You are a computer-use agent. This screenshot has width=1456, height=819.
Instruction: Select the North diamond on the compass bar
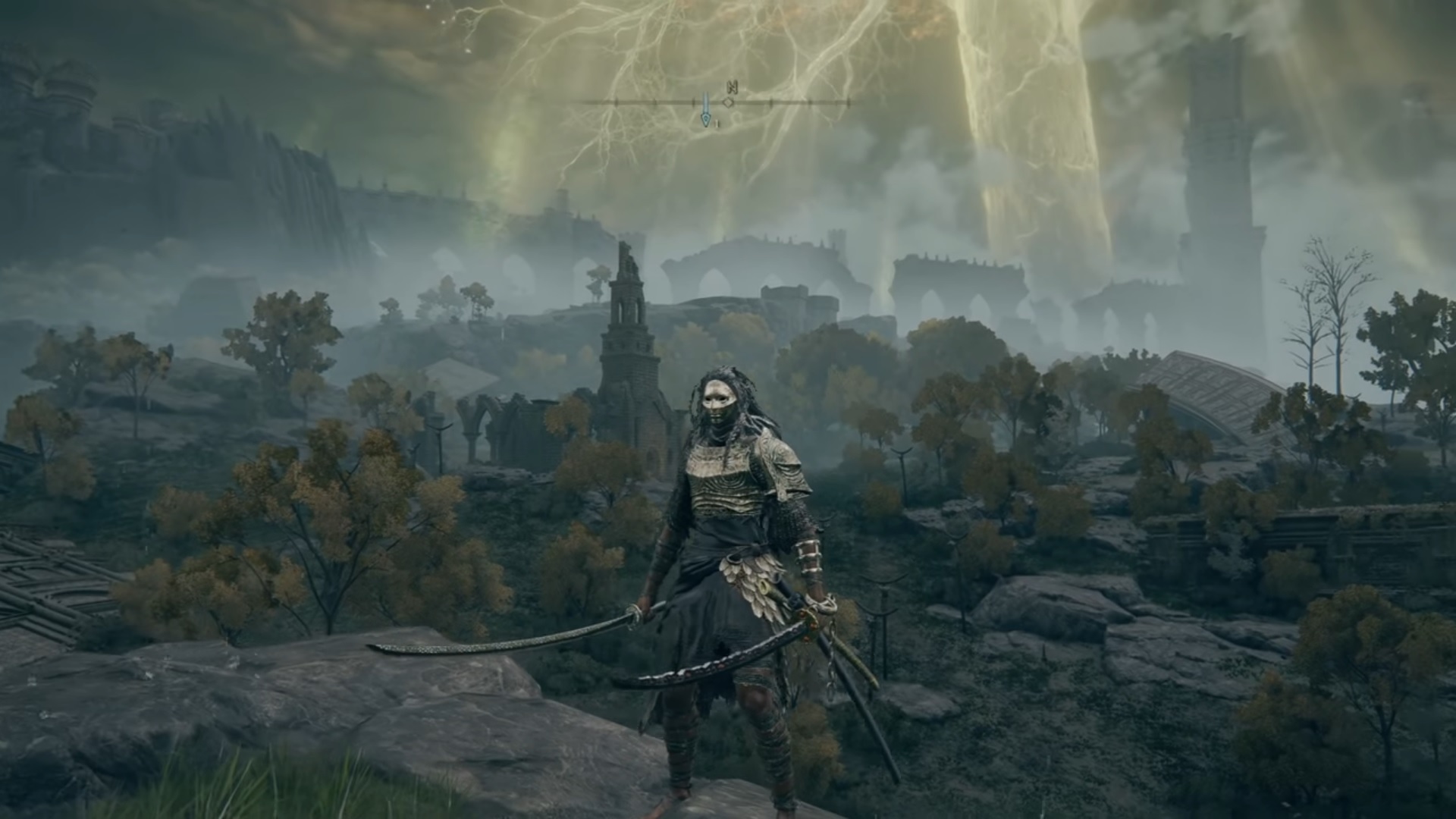point(729,102)
